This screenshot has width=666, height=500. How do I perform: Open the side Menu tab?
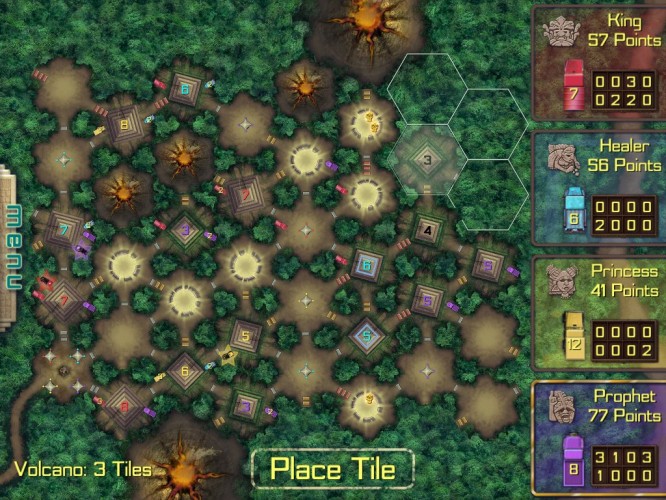tap(12, 247)
